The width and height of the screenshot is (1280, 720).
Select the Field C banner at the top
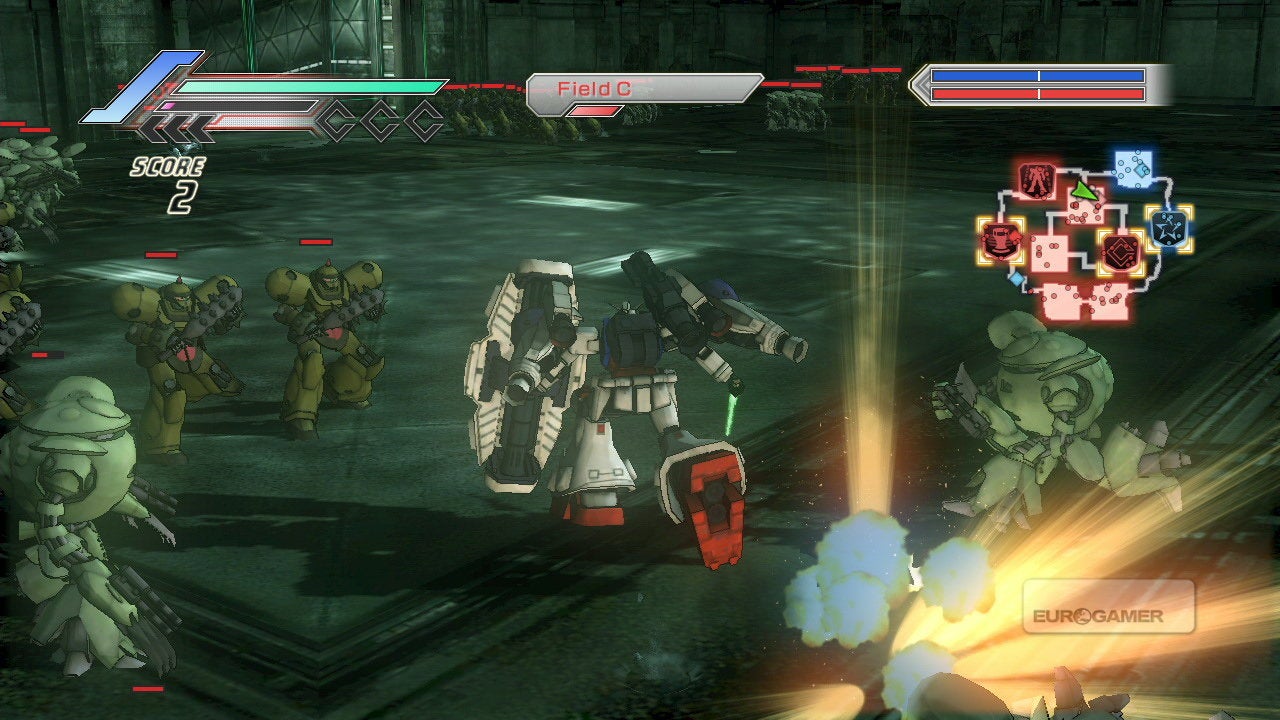click(640, 88)
